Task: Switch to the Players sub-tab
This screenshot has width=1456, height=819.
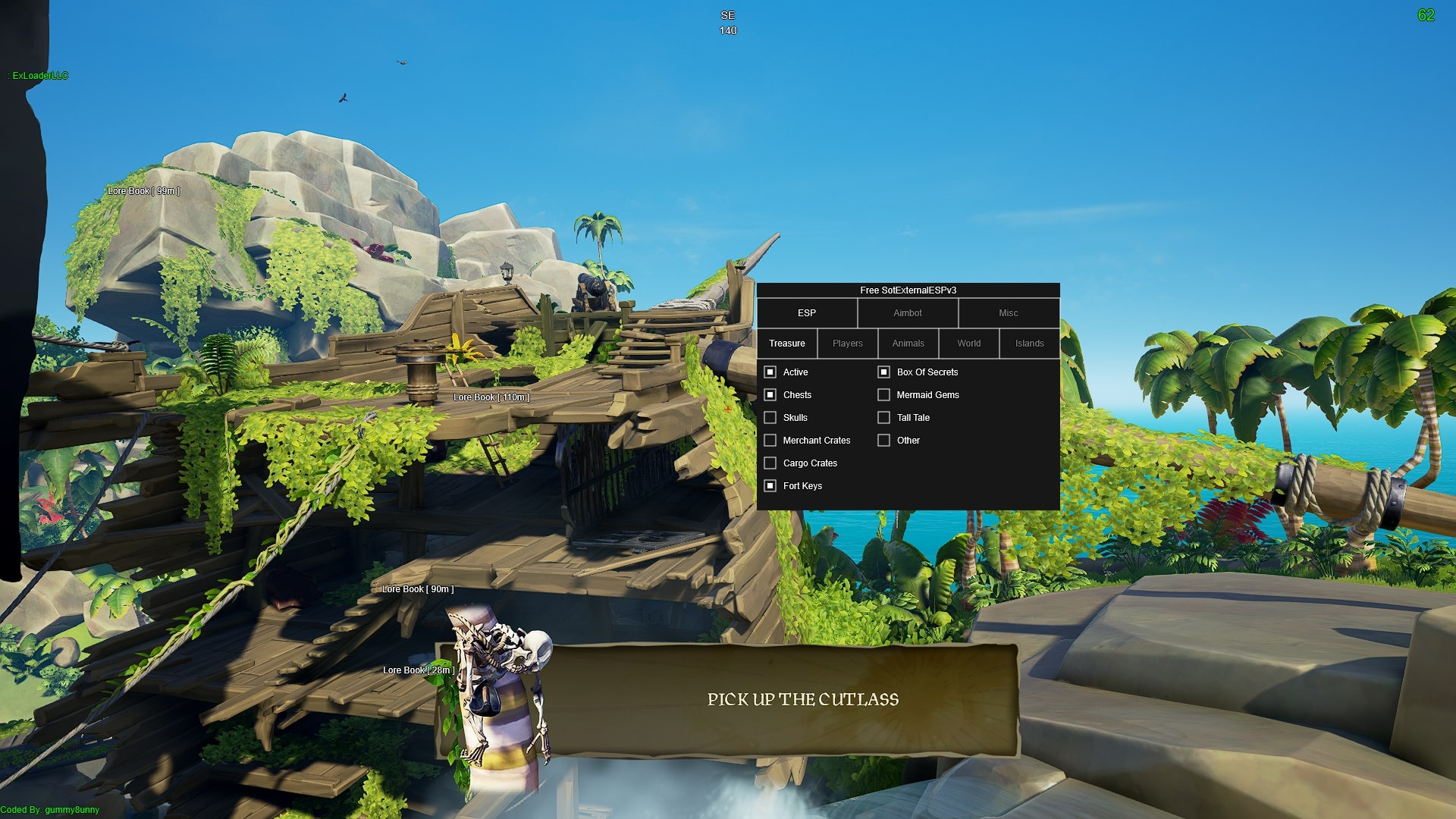Action: tap(847, 344)
